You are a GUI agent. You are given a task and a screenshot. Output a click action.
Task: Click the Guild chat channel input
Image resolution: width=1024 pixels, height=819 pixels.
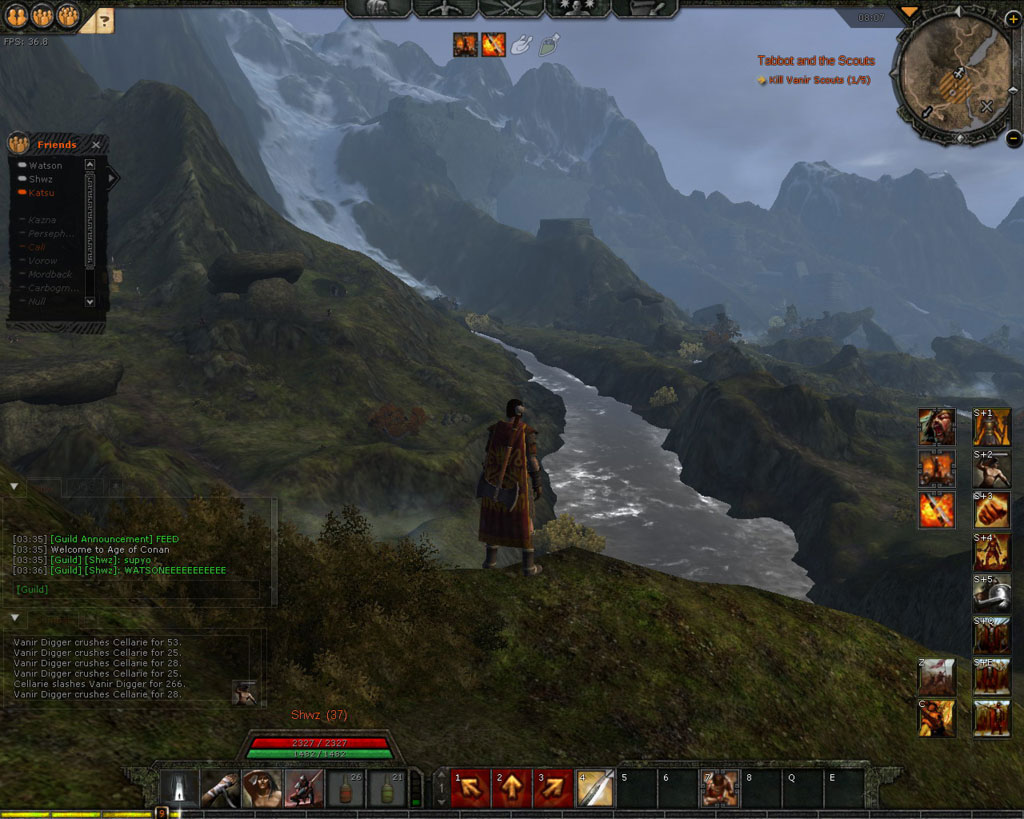click(x=135, y=590)
